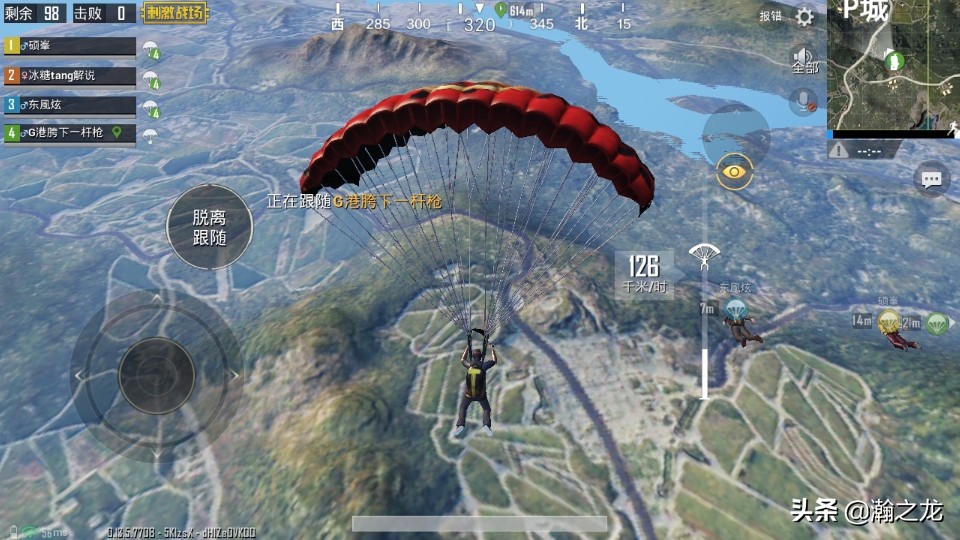Open the settings gear menu
960x540 pixels.
coord(805,16)
